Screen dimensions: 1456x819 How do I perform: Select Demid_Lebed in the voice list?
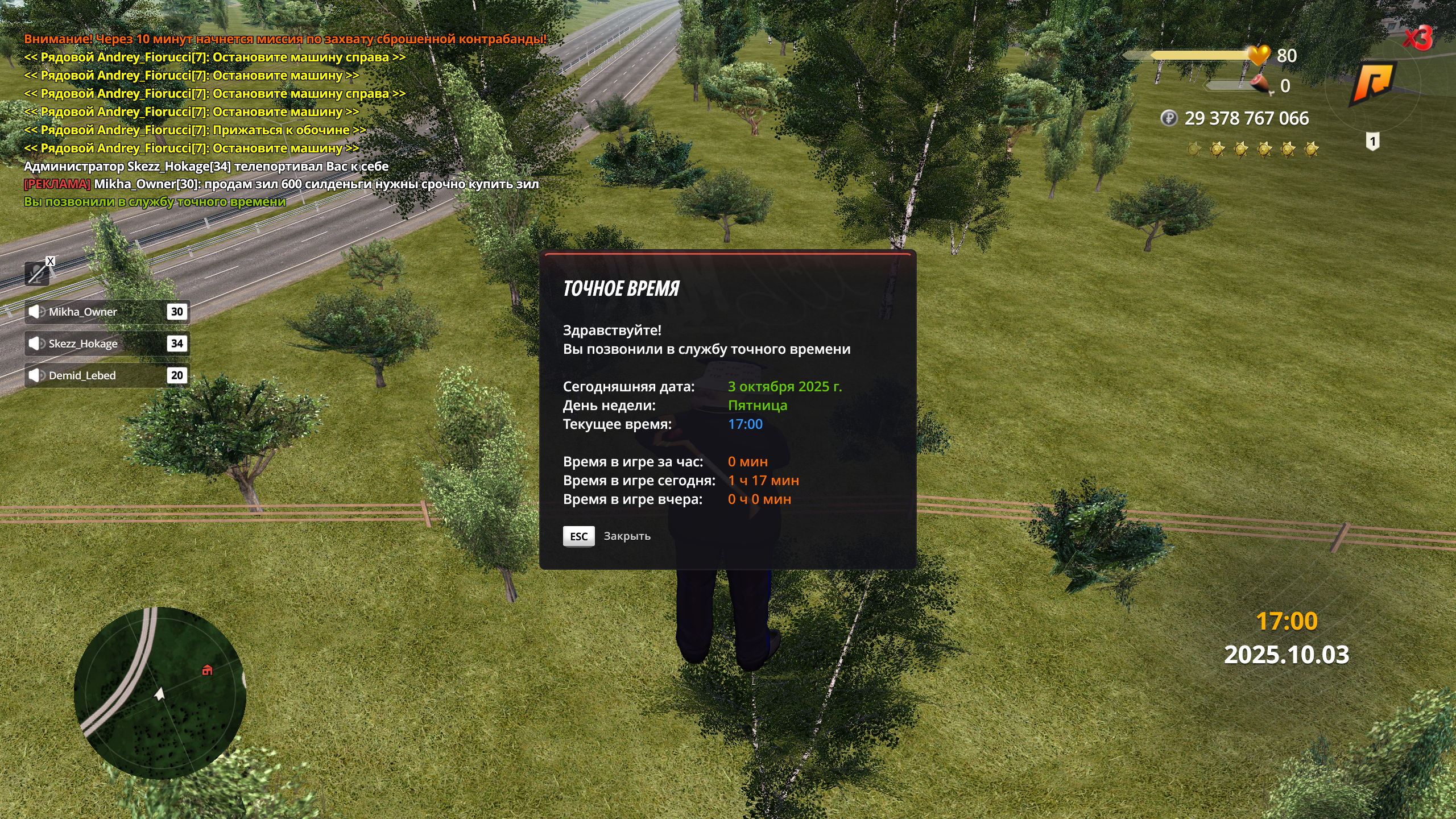[x=106, y=375]
